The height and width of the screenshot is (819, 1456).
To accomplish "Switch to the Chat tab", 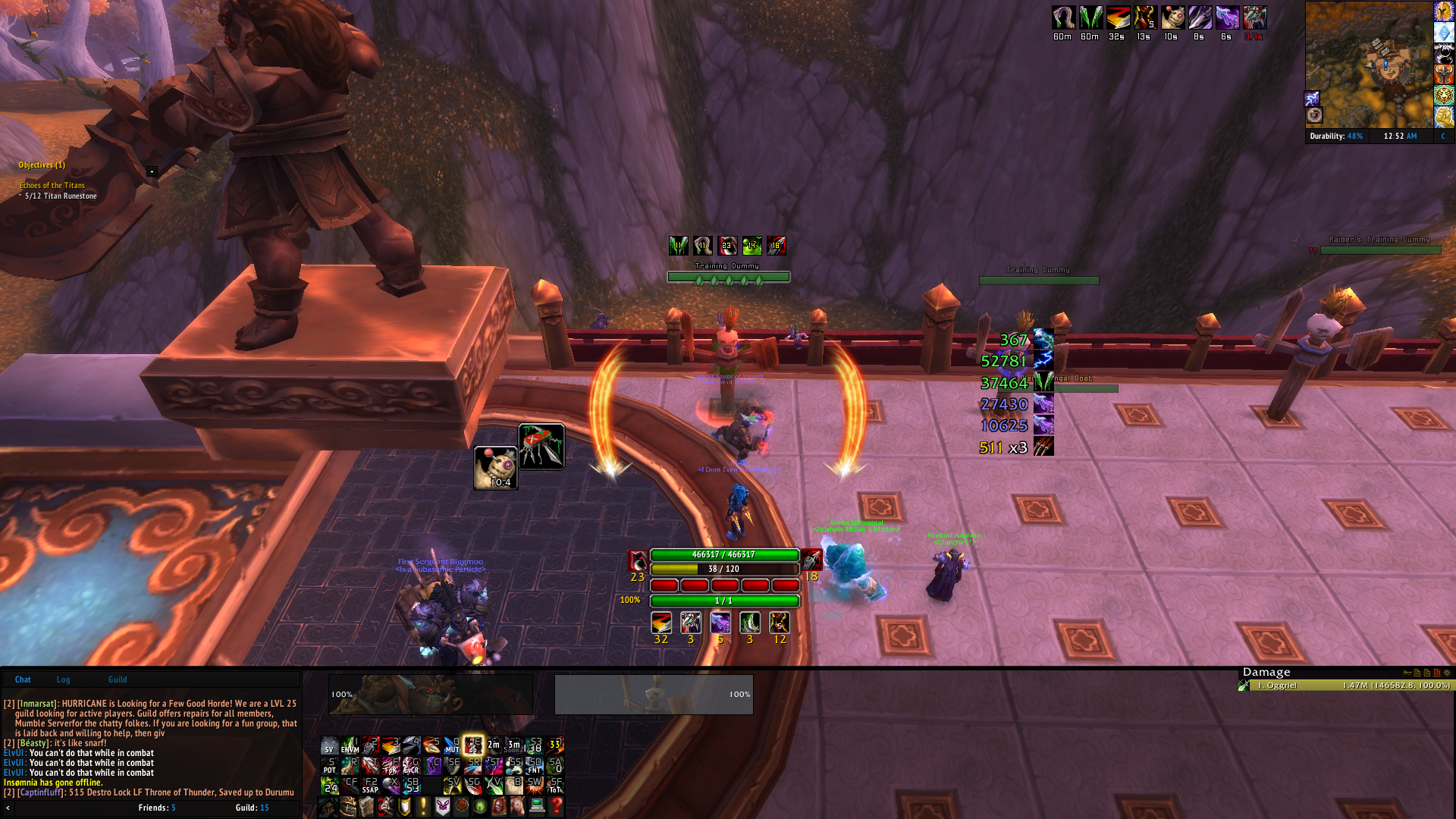I will (x=23, y=679).
